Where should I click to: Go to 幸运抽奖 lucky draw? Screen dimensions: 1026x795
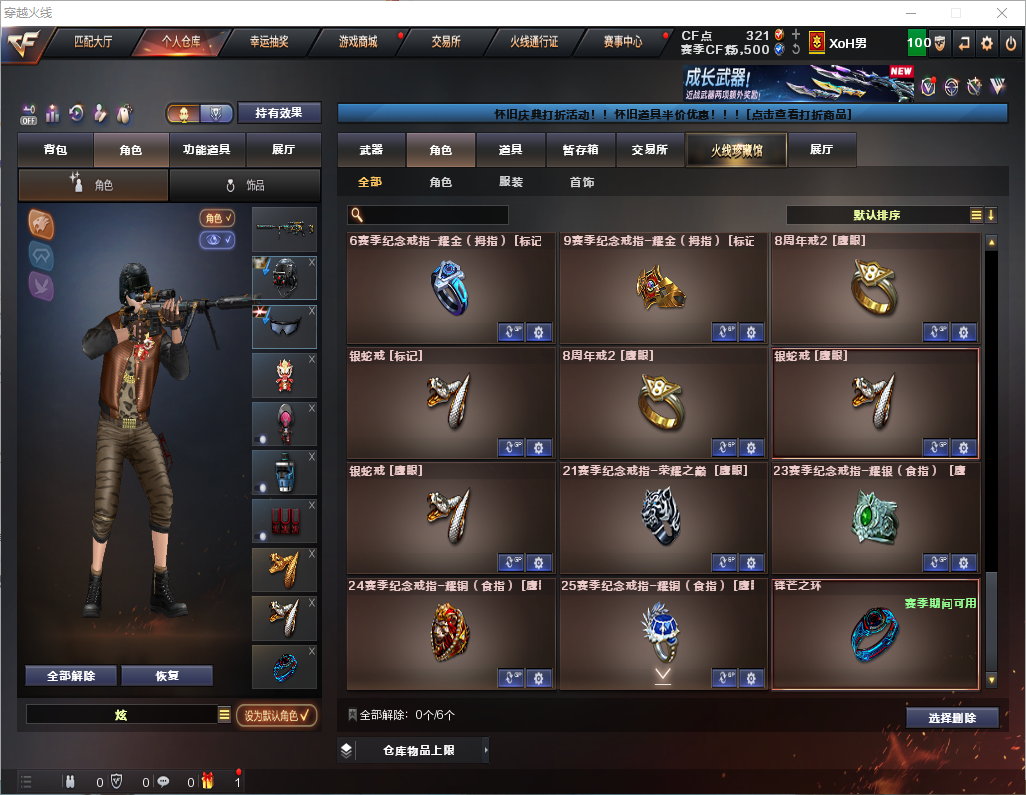(269, 42)
